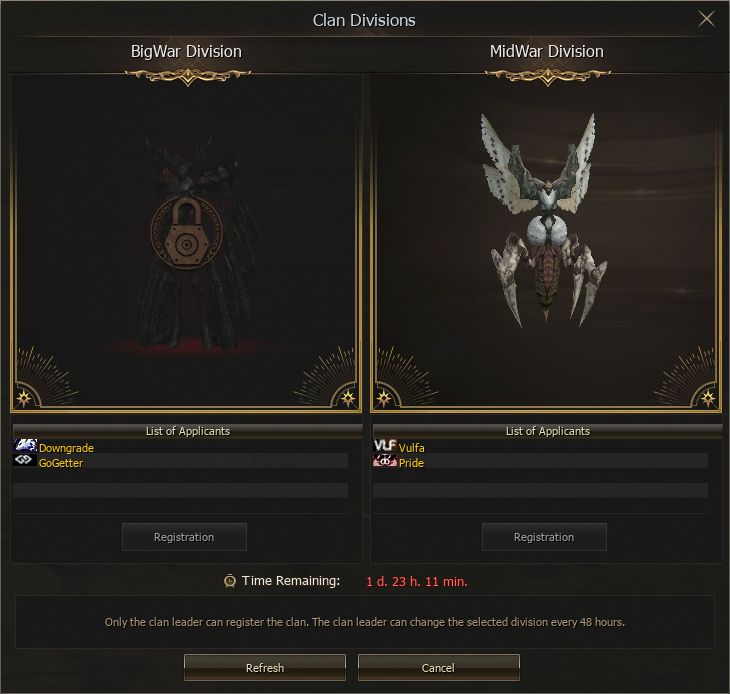Register for the BigWar Division

(184, 537)
